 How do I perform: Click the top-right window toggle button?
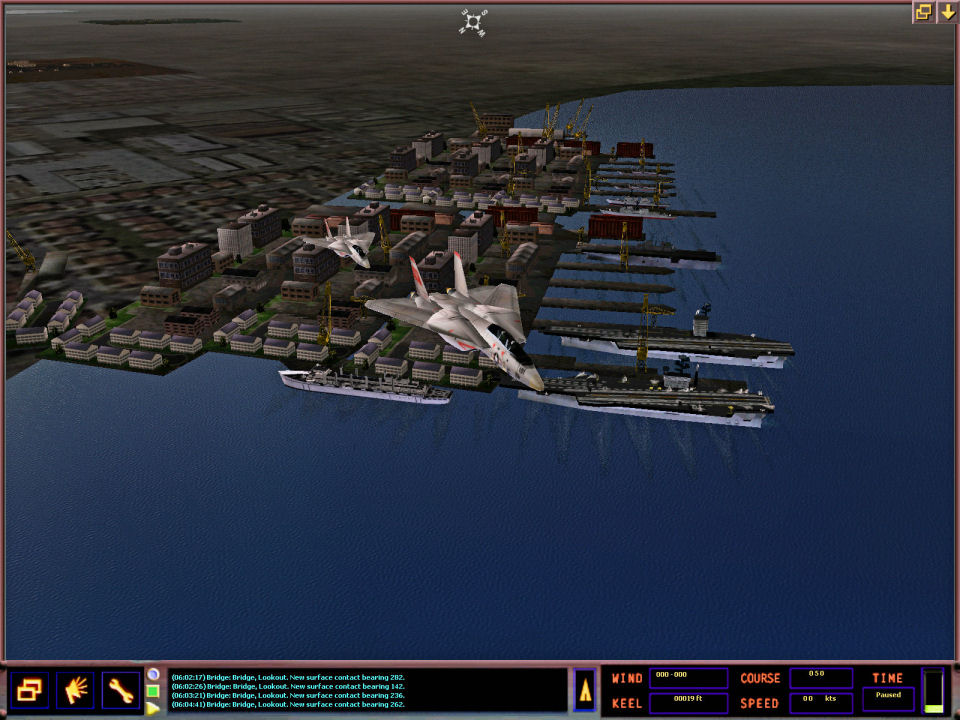(922, 12)
